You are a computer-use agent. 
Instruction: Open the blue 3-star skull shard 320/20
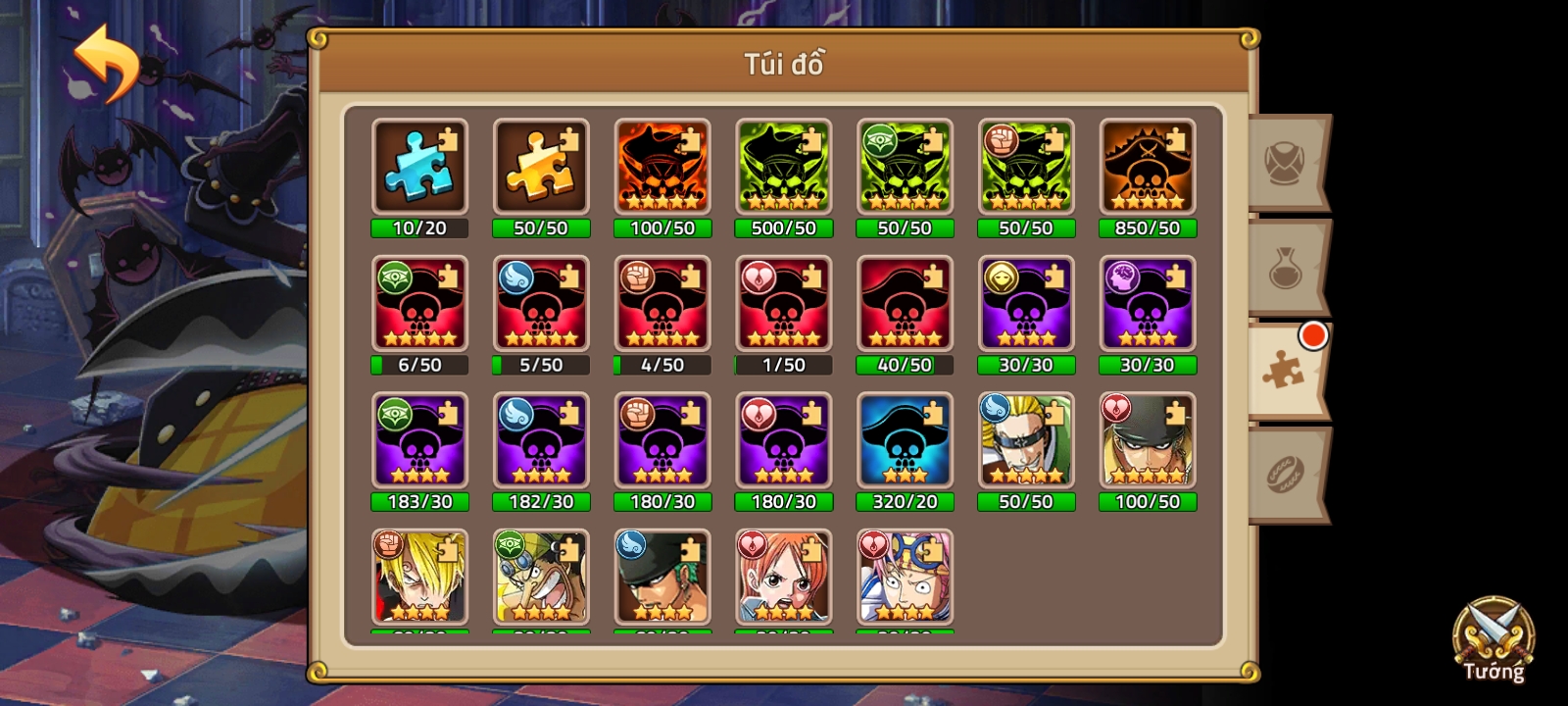click(x=905, y=440)
